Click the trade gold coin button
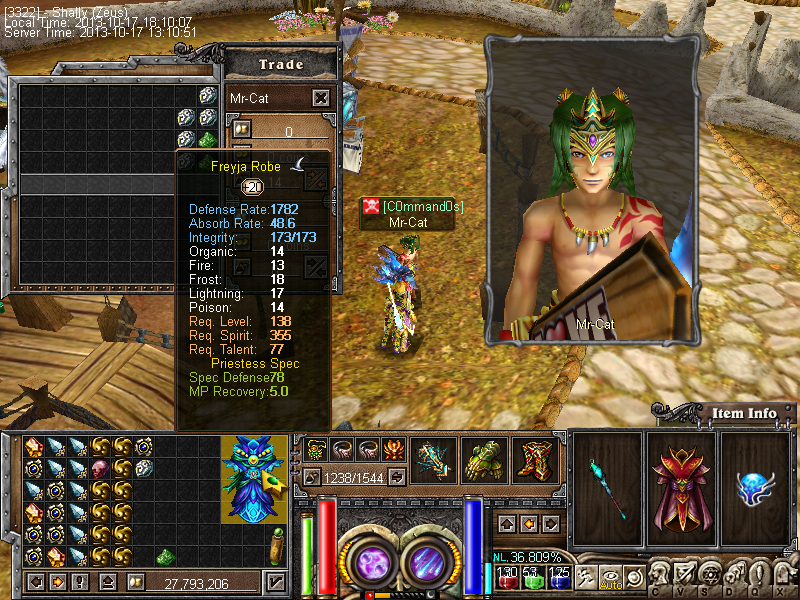Viewport: 800px width, 600px height. point(242,129)
